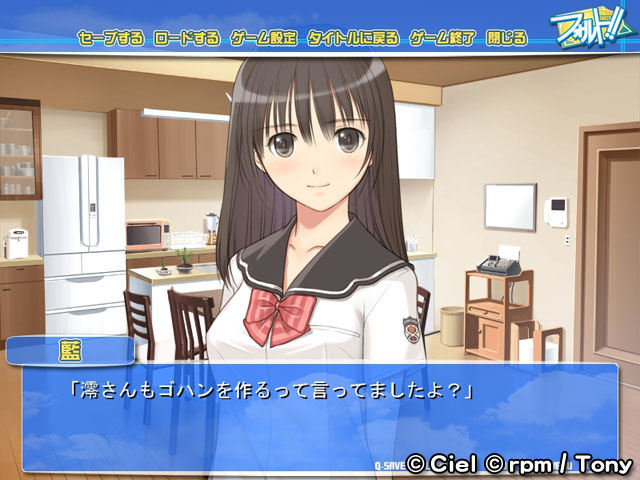The height and width of the screenshot is (480, 640).
Task: Click セーブする to save the game
Action: [x=113, y=39]
